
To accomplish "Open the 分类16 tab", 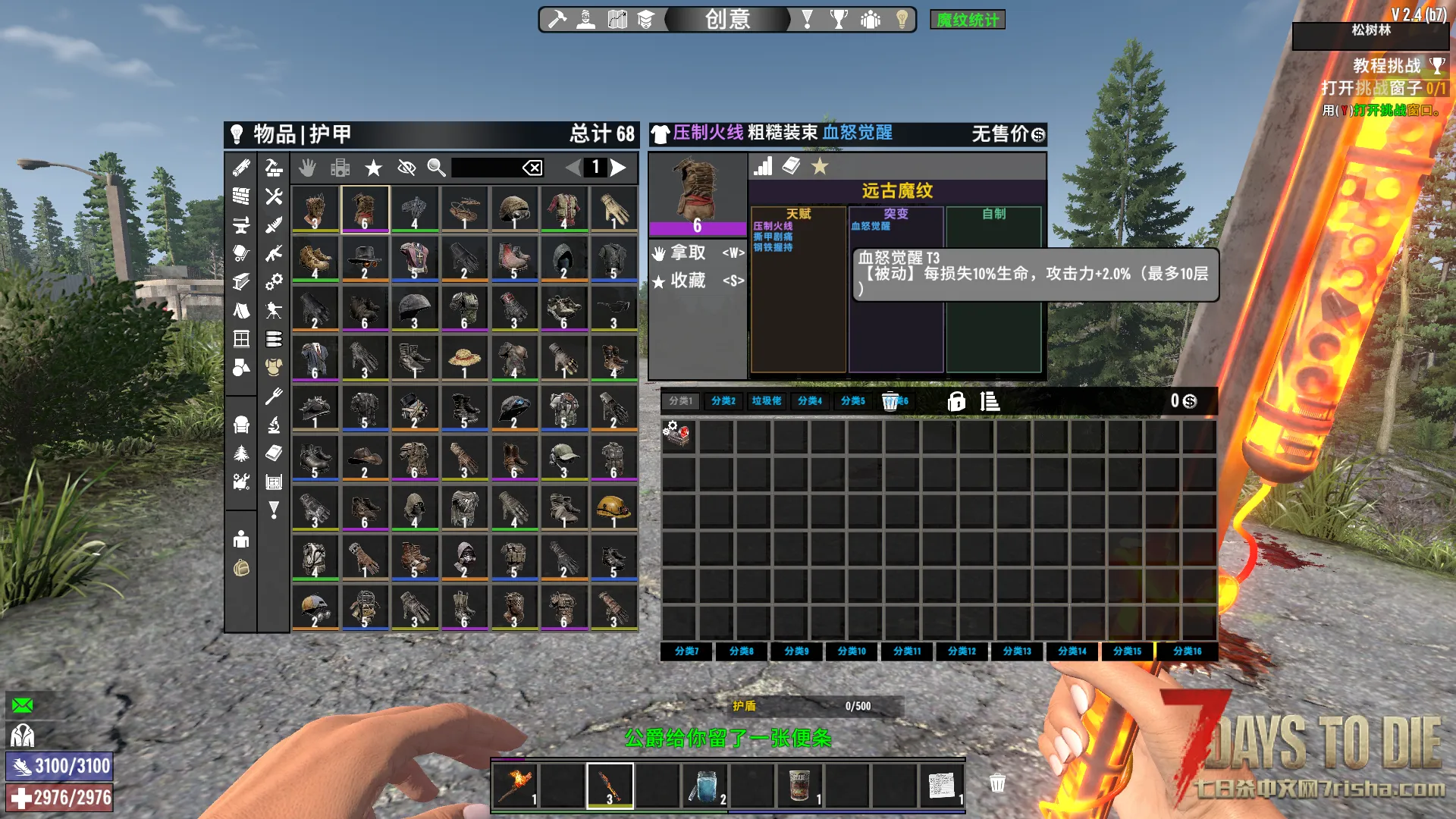I will (x=1187, y=651).
